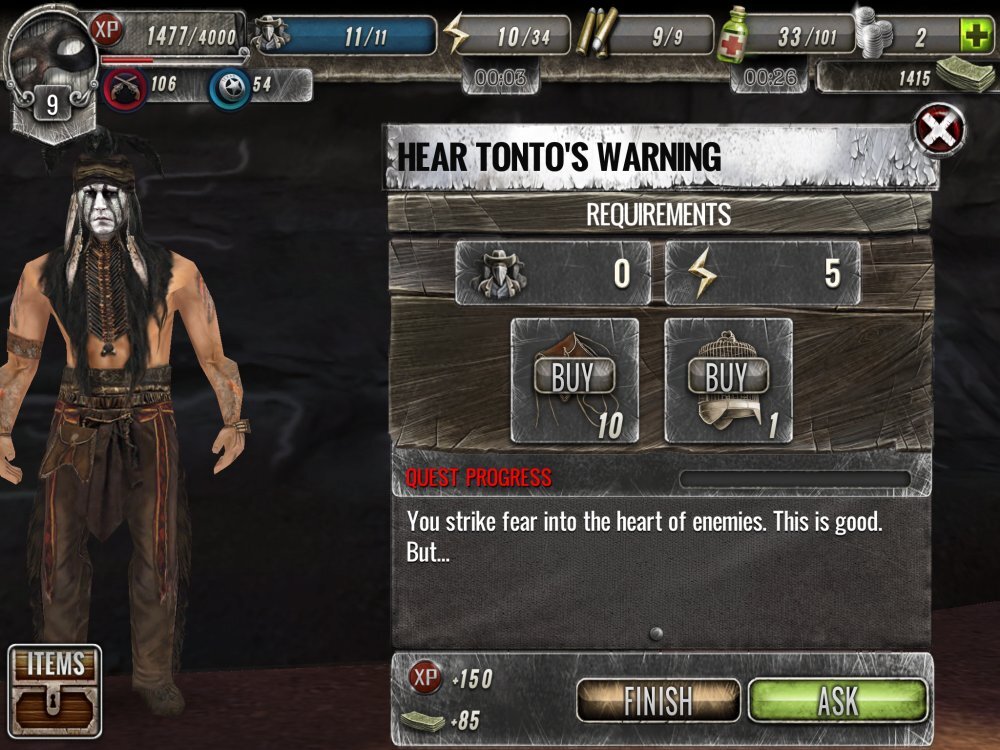The image size is (1000, 750).
Task: Finish the quest with the Finish button
Action: tap(658, 701)
